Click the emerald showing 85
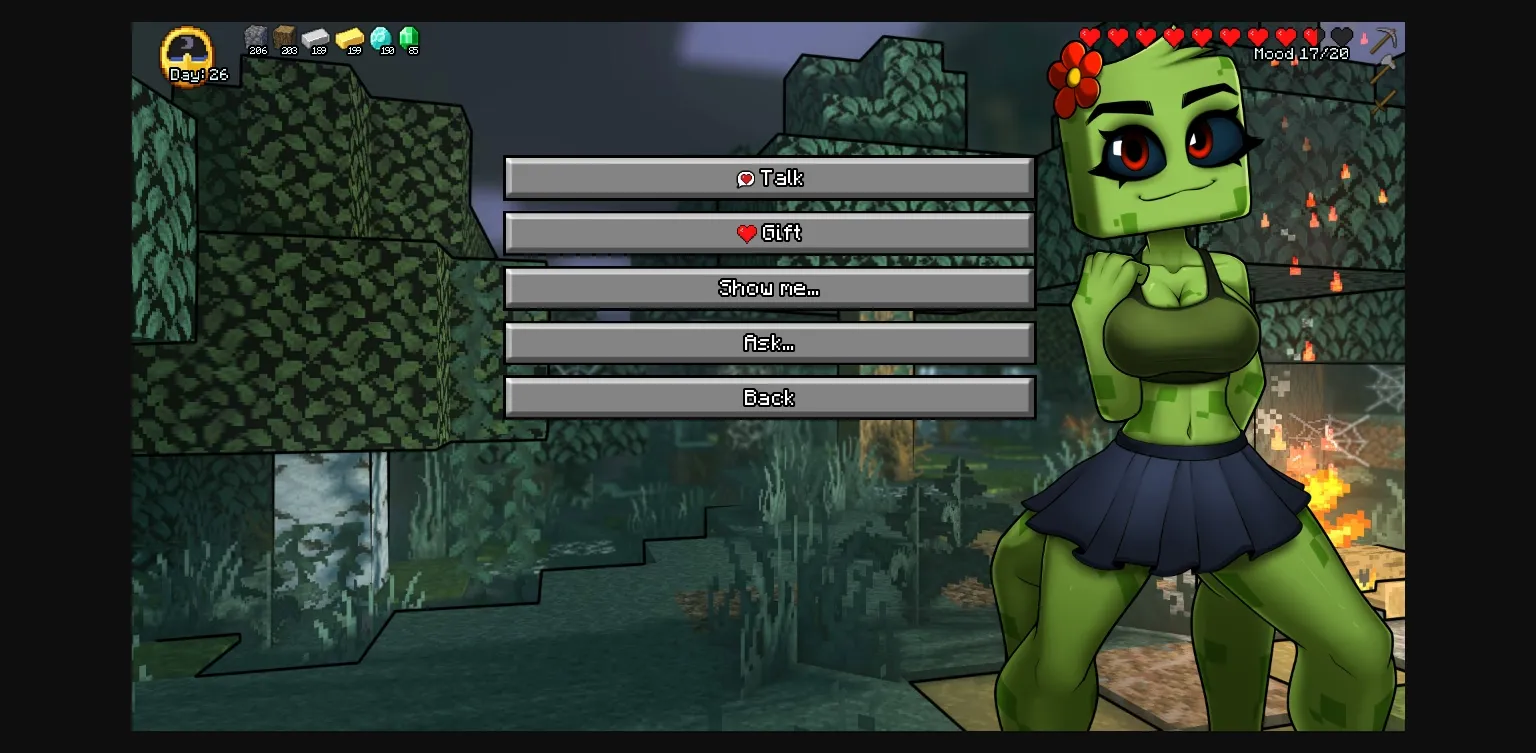This screenshot has width=1536, height=753. click(x=411, y=38)
